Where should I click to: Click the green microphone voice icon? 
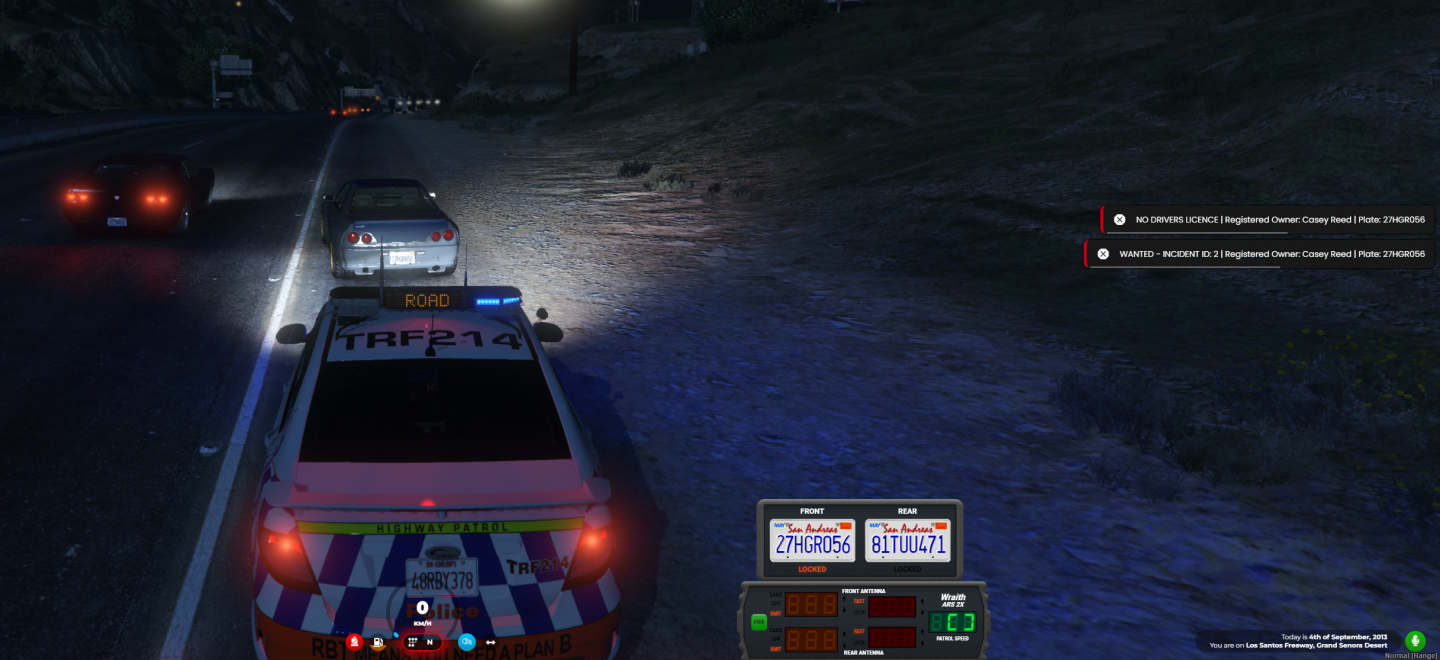(1415, 640)
